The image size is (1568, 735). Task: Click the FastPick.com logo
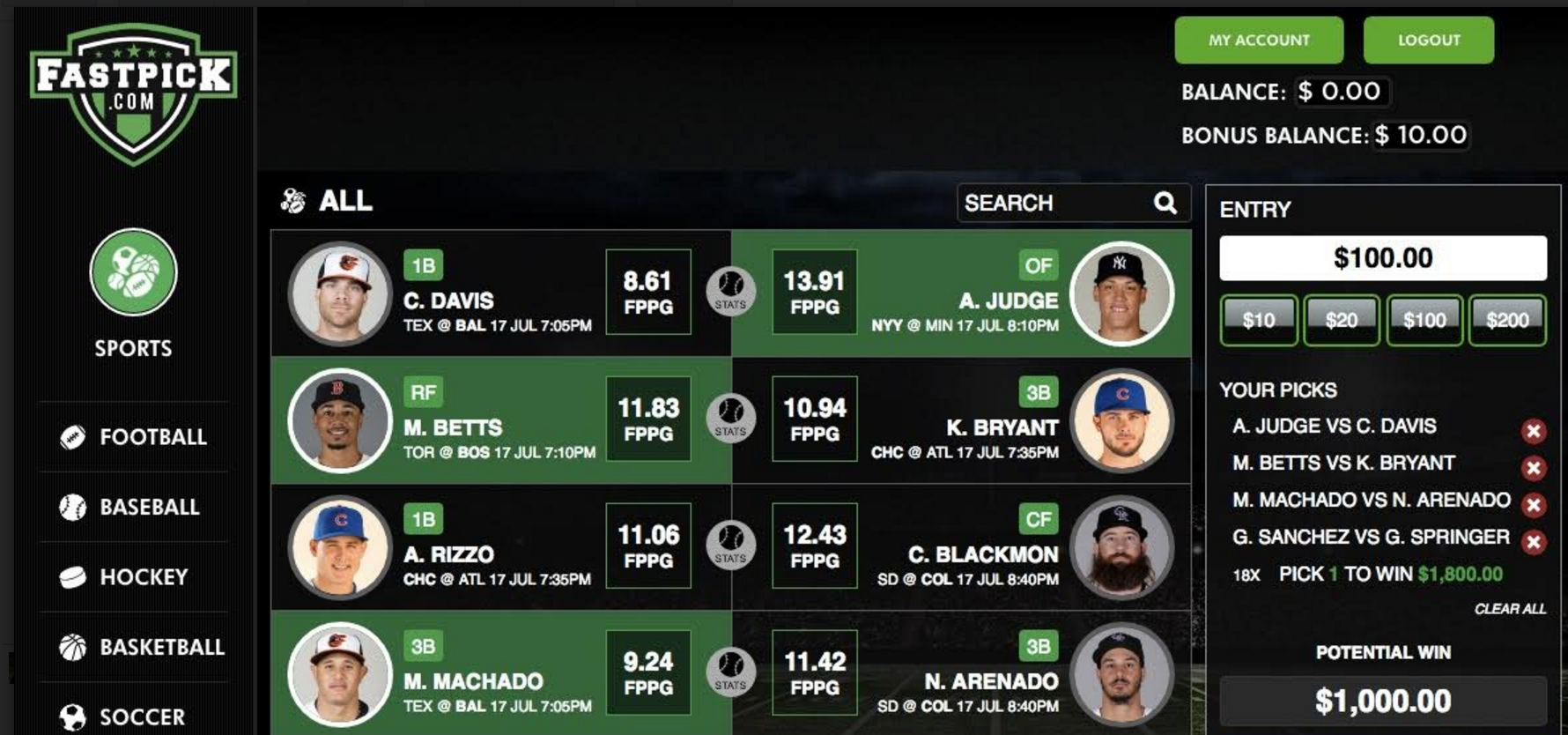click(x=133, y=92)
